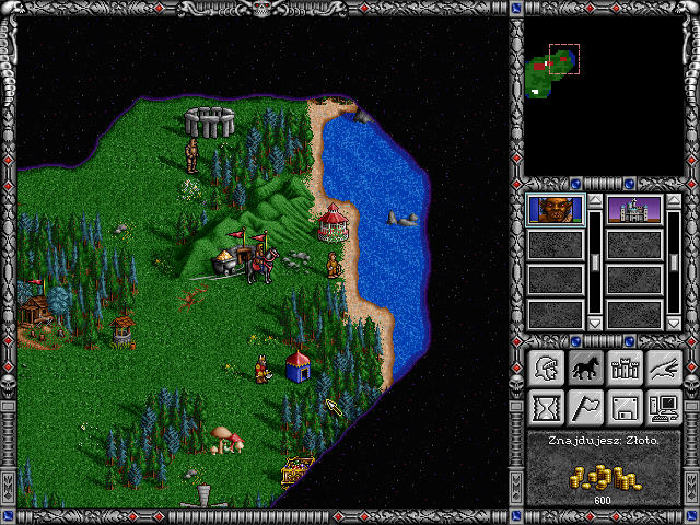
Task: Click the gold found status panel
Action: tap(604, 468)
